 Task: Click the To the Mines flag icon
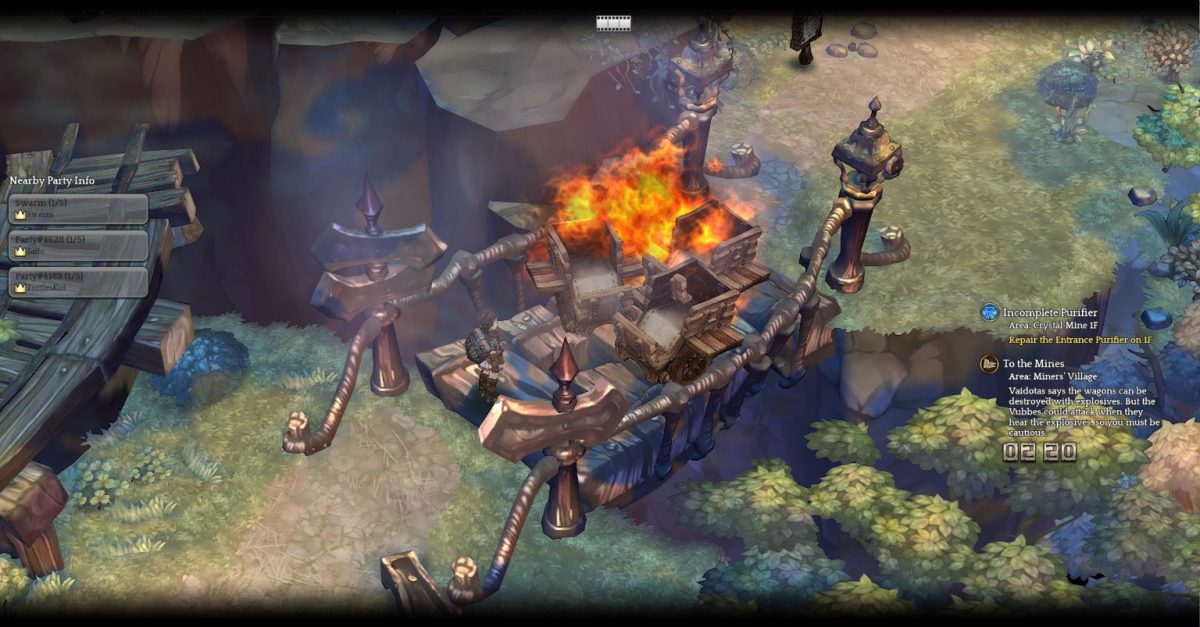coord(989,364)
